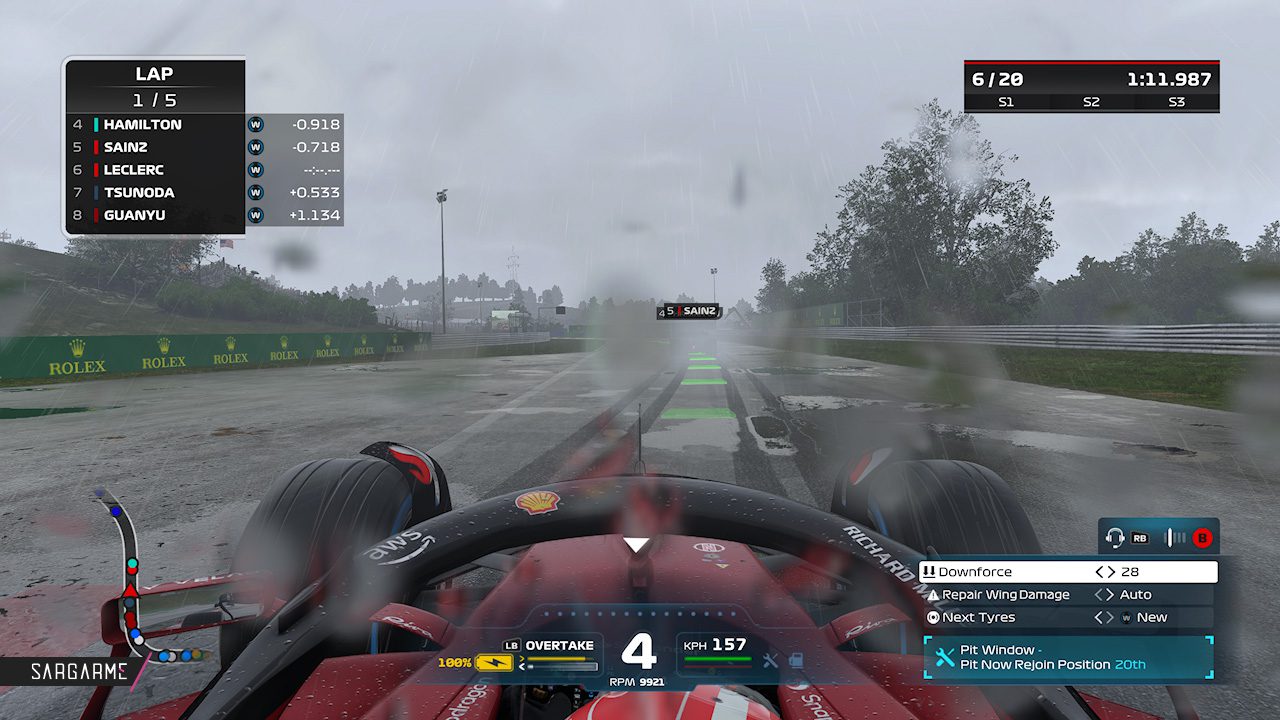Screen dimensions: 1280x720
Task: Select Tsunoda in the standings list
Action: coord(139,192)
